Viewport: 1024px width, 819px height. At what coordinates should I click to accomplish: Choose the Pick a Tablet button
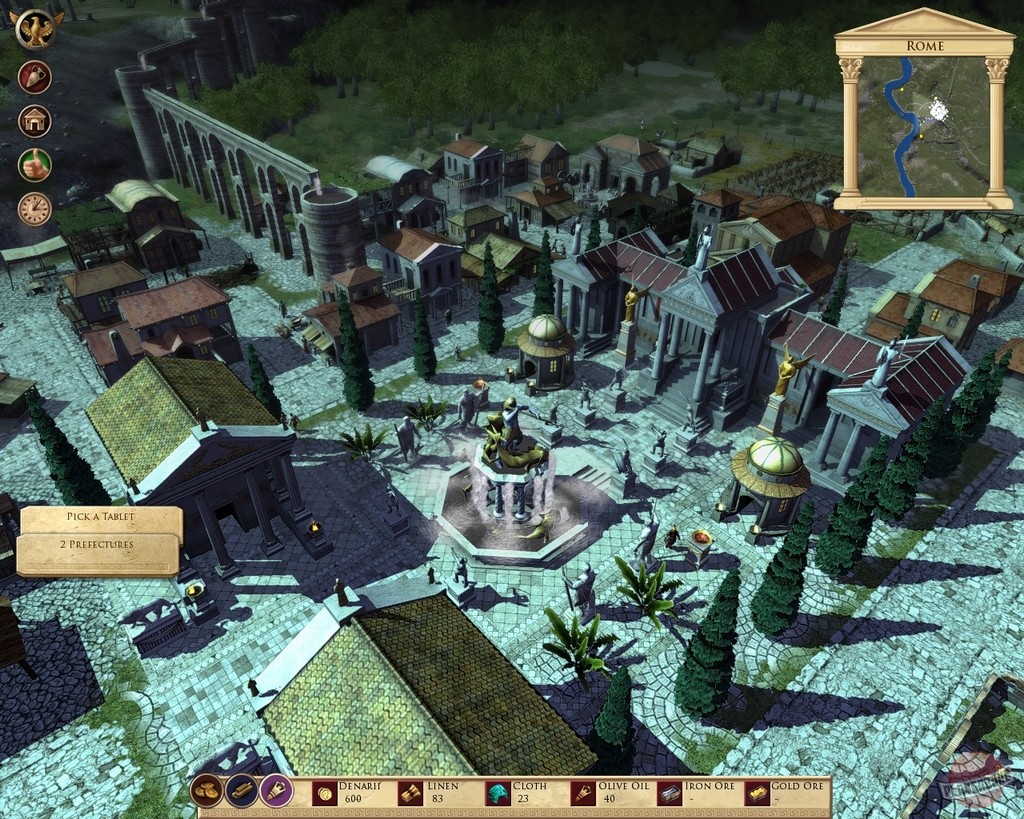[100, 518]
